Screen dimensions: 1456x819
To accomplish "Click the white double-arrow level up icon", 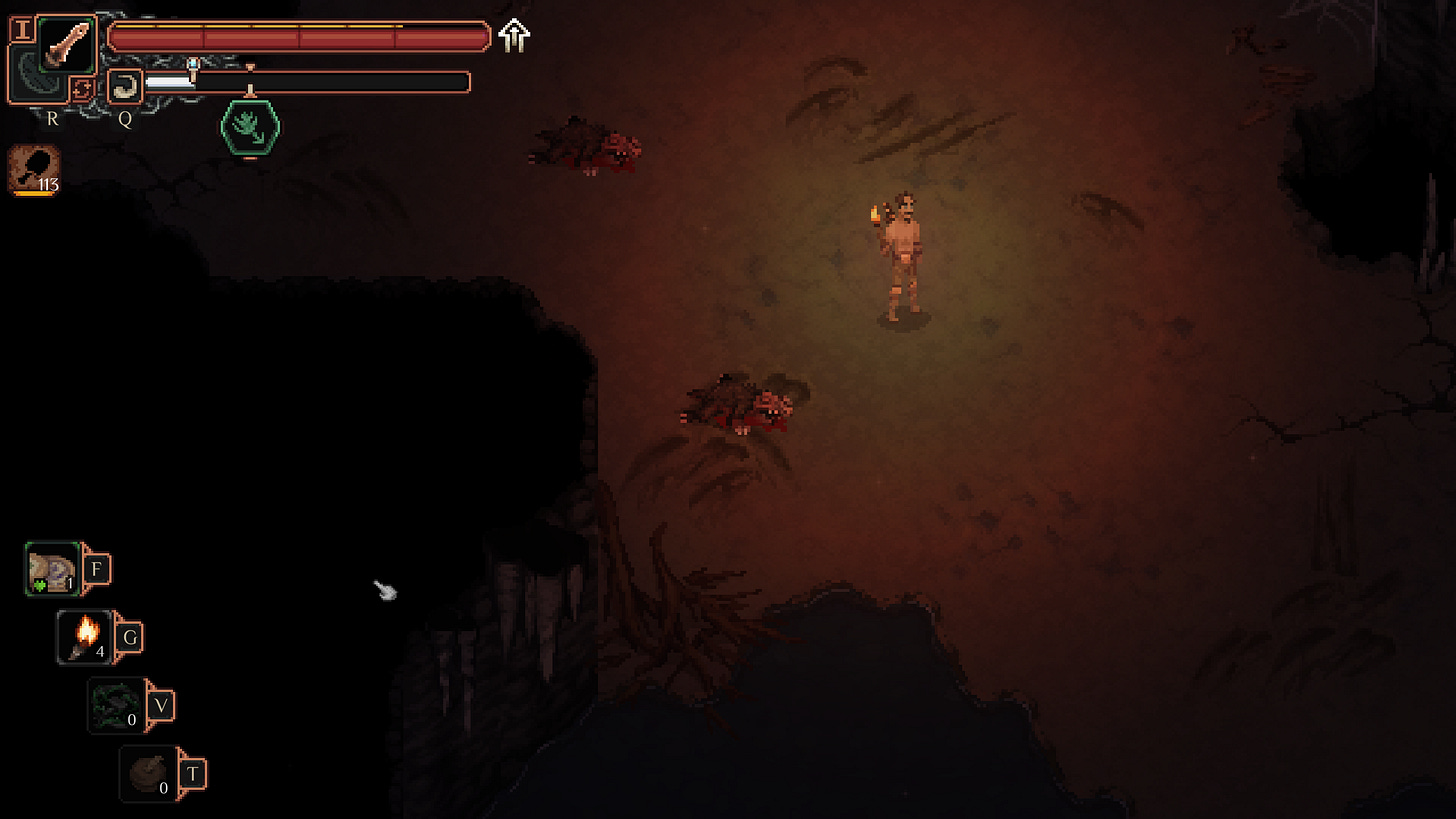I will pyautogui.click(x=514, y=36).
